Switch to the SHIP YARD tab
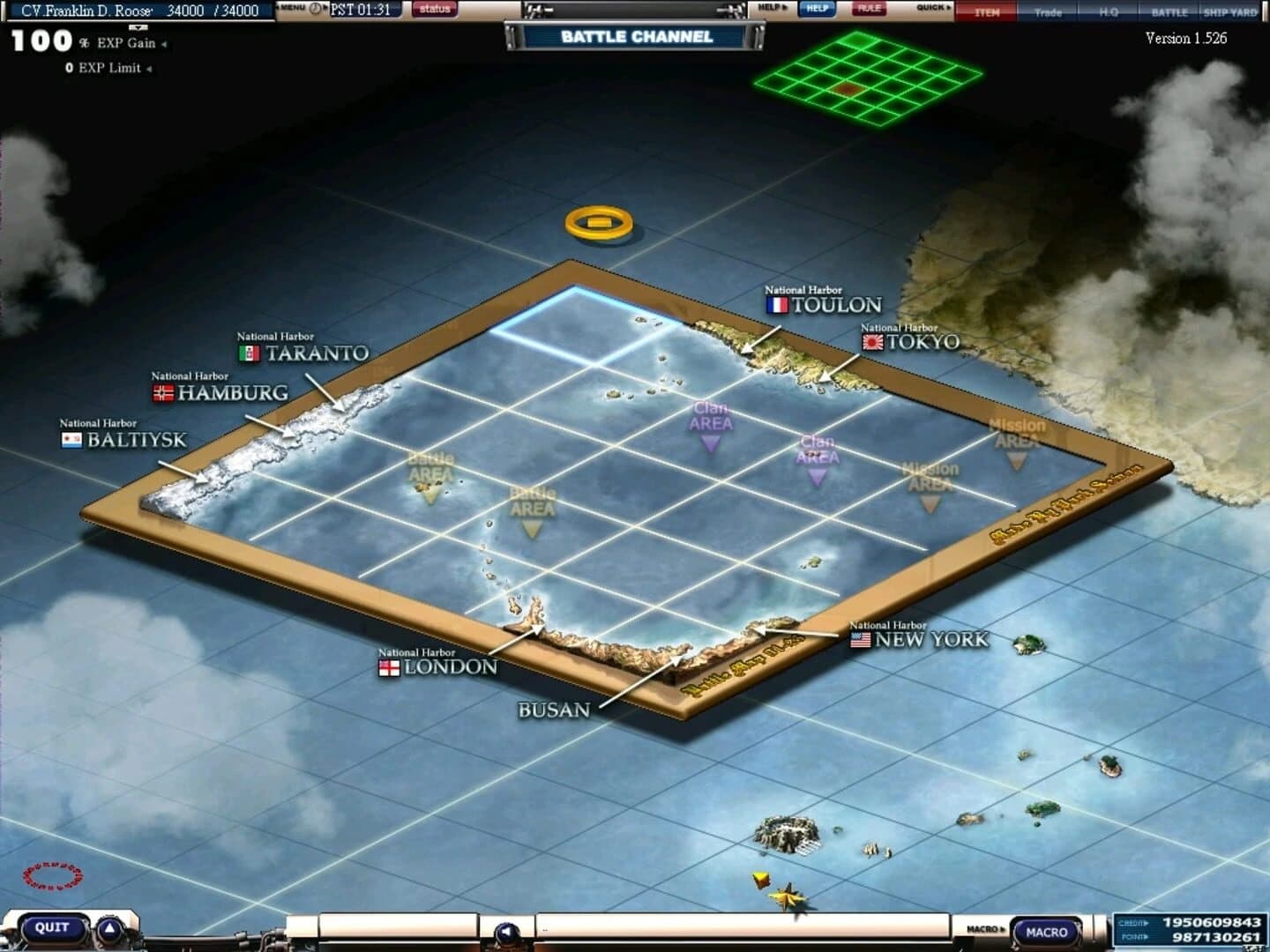 click(x=1231, y=12)
